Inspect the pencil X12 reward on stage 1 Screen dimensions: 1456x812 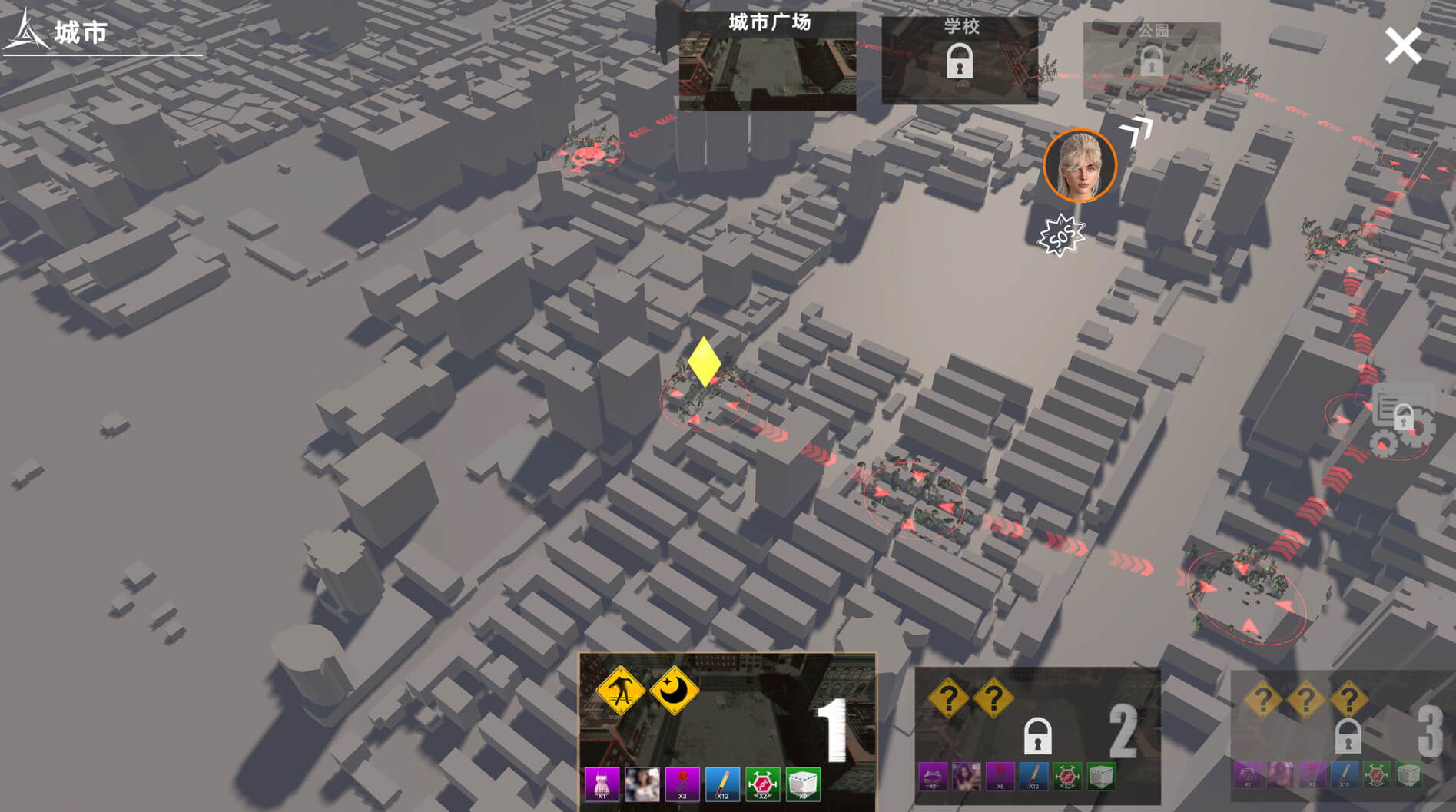click(x=722, y=784)
